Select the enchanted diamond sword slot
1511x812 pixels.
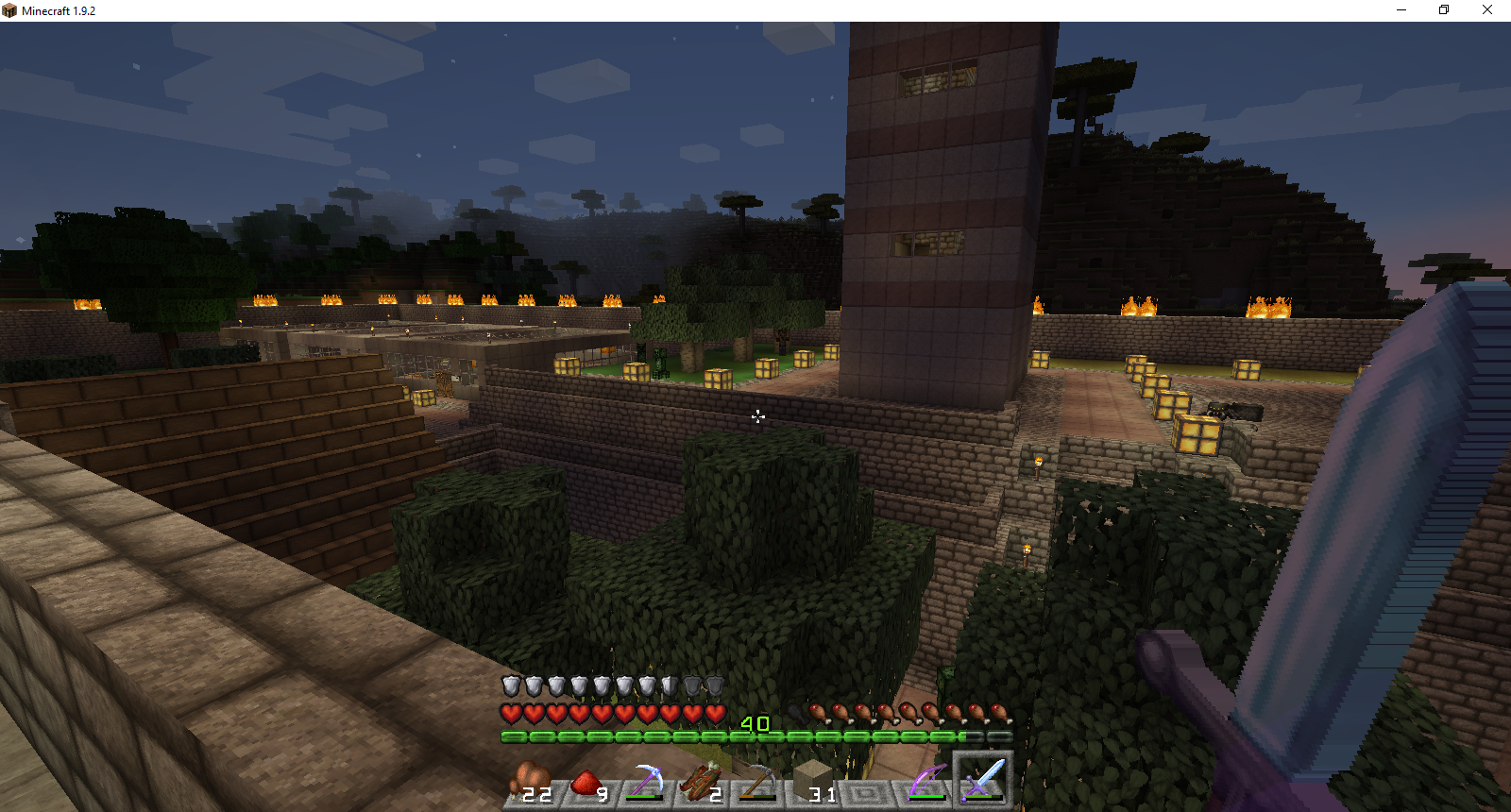983,782
